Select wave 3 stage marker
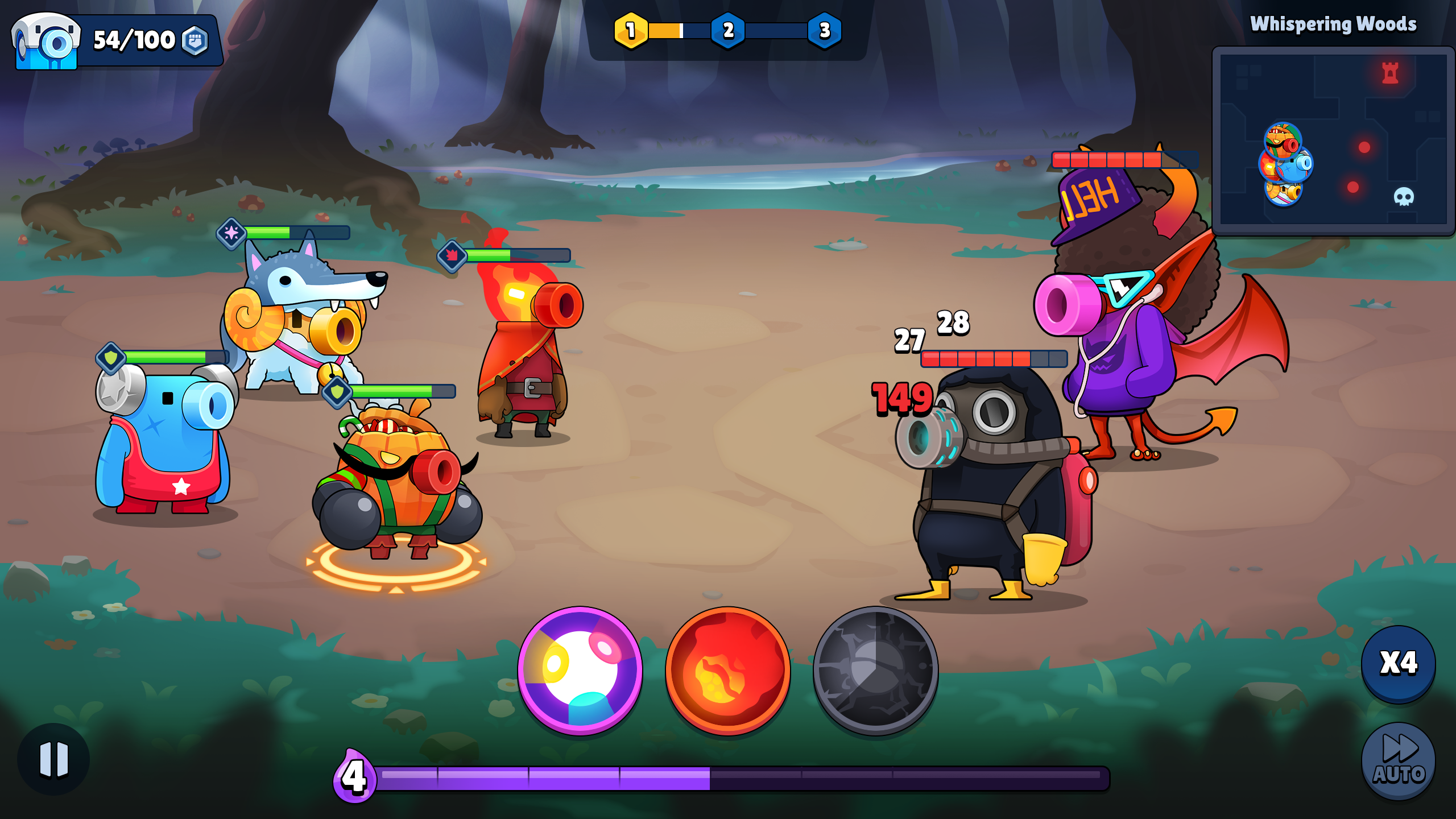This screenshot has width=1456, height=819. (825, 30)
